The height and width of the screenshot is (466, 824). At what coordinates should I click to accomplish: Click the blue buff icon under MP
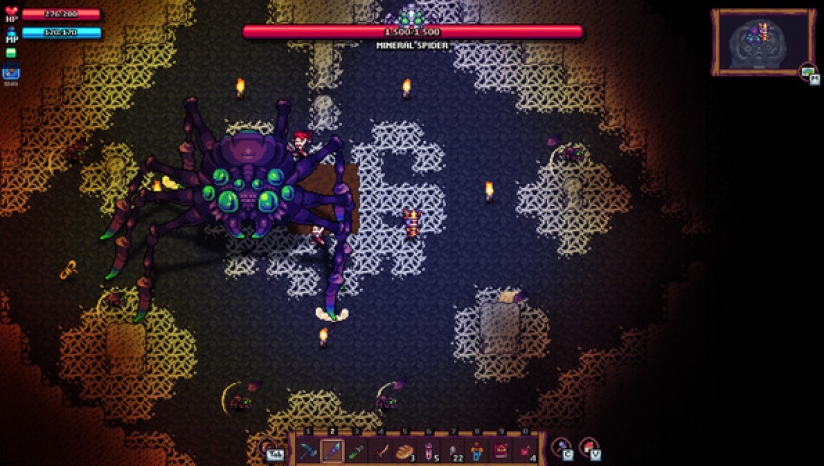point(11,73)
